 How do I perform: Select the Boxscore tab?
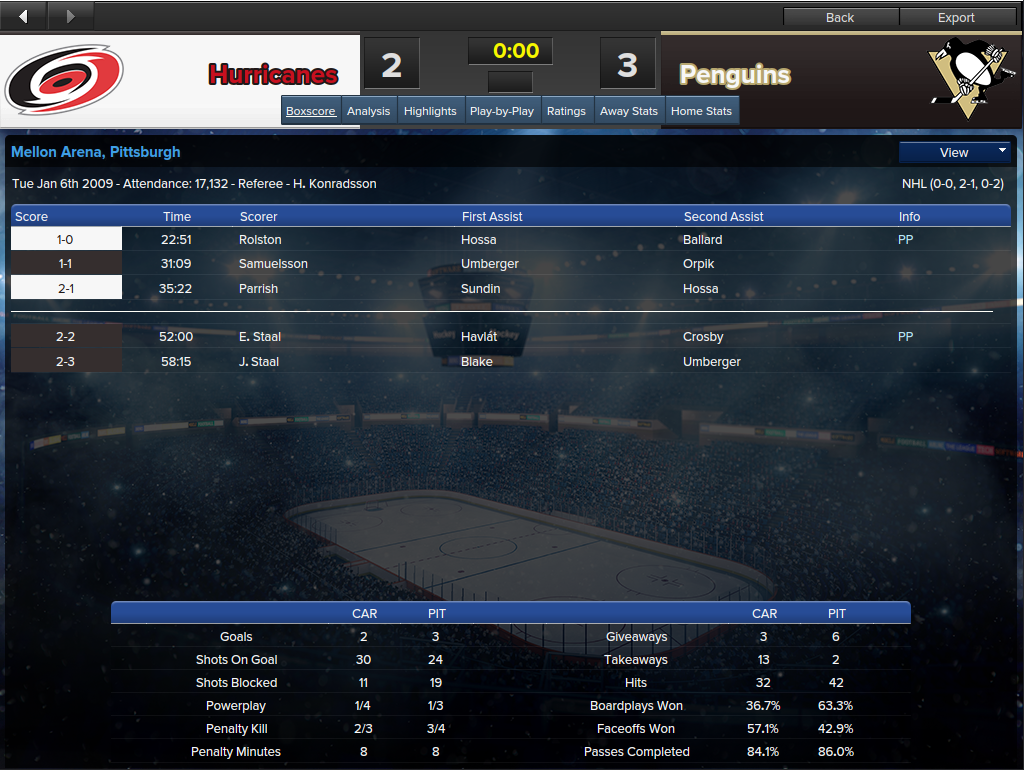coord(310,111)
